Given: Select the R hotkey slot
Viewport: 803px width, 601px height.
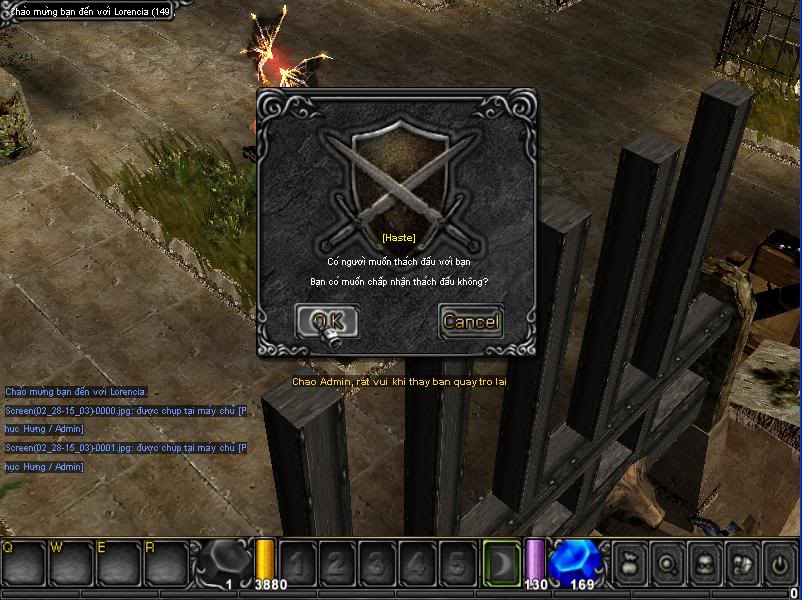Looking at the screenshot, I should point(166,564).
